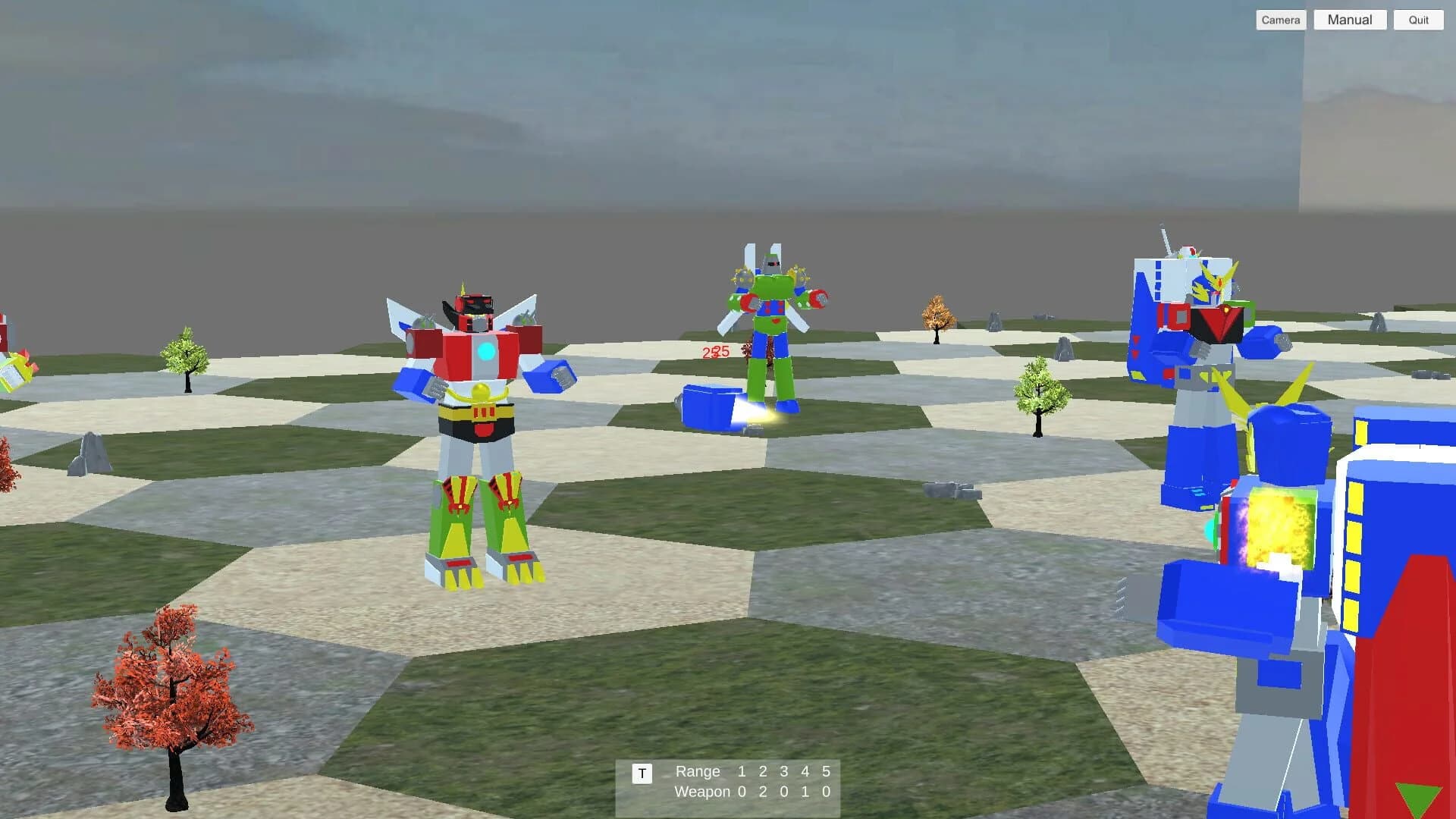
Task: Open the Manual
Action: [1349, 19]
